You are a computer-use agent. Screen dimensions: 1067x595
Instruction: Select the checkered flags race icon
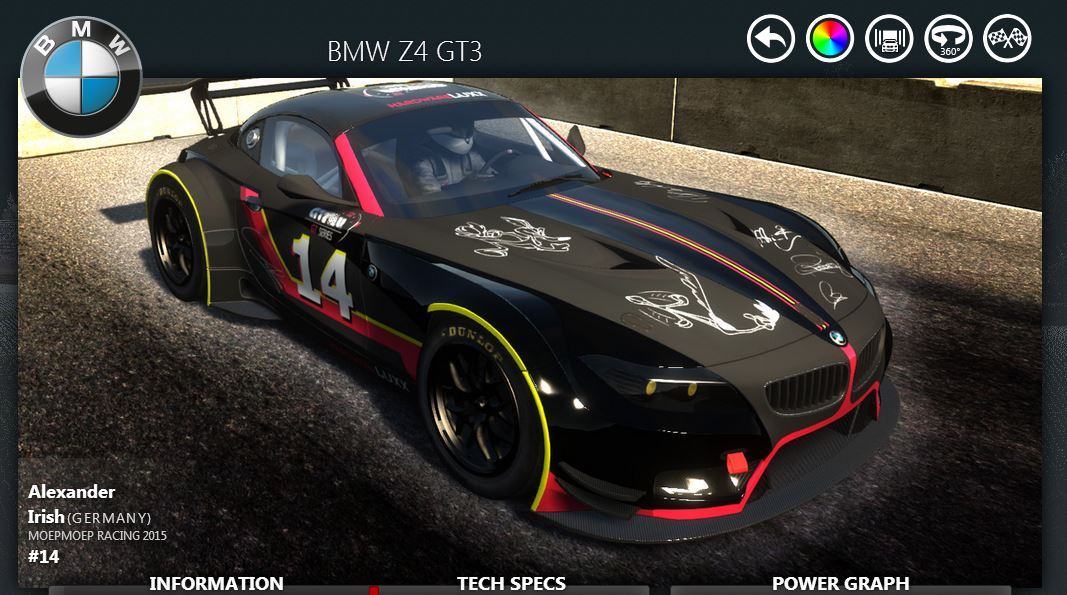(1007, 39)
